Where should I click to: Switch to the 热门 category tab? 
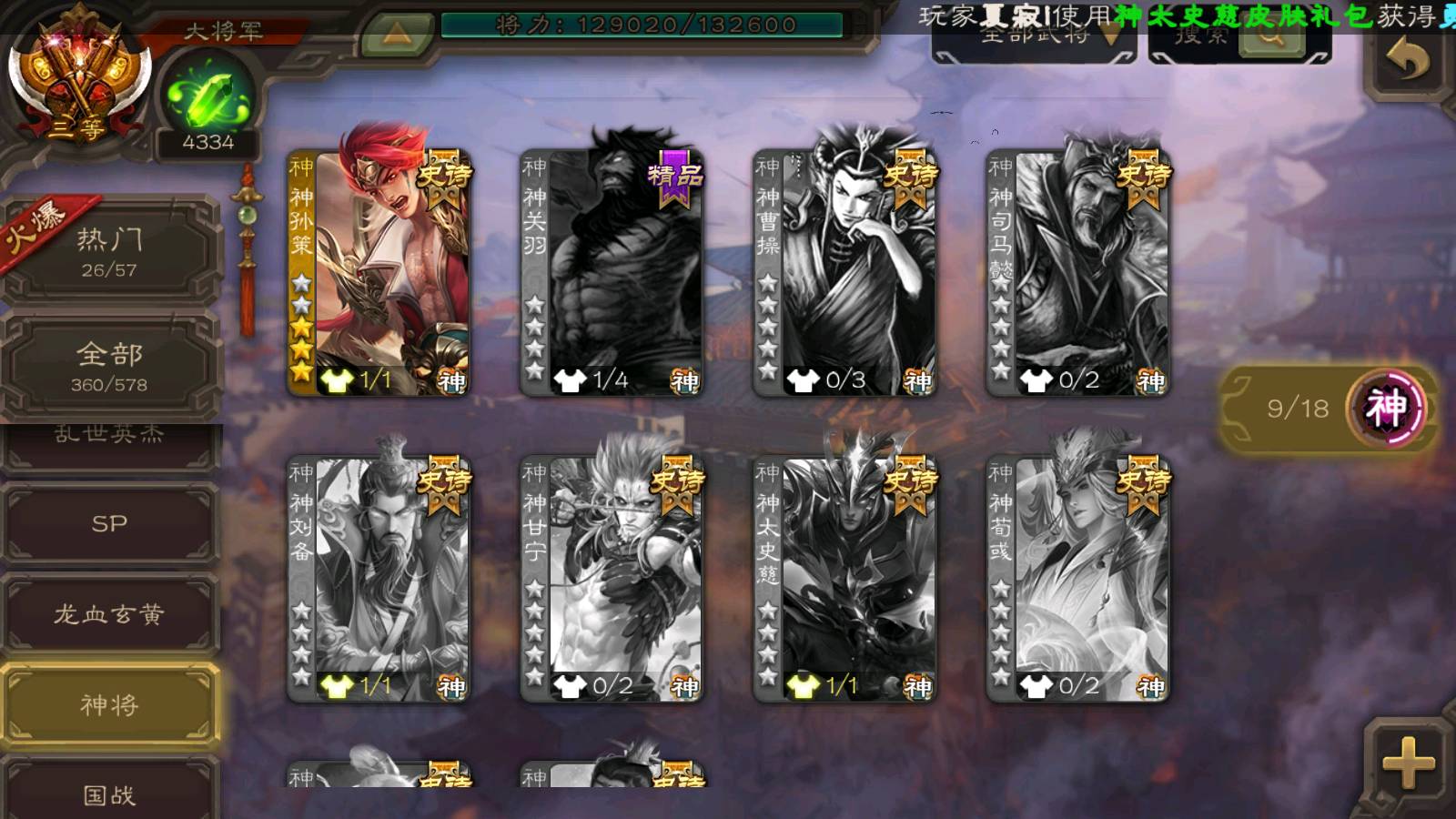click(x=109, y=252)
